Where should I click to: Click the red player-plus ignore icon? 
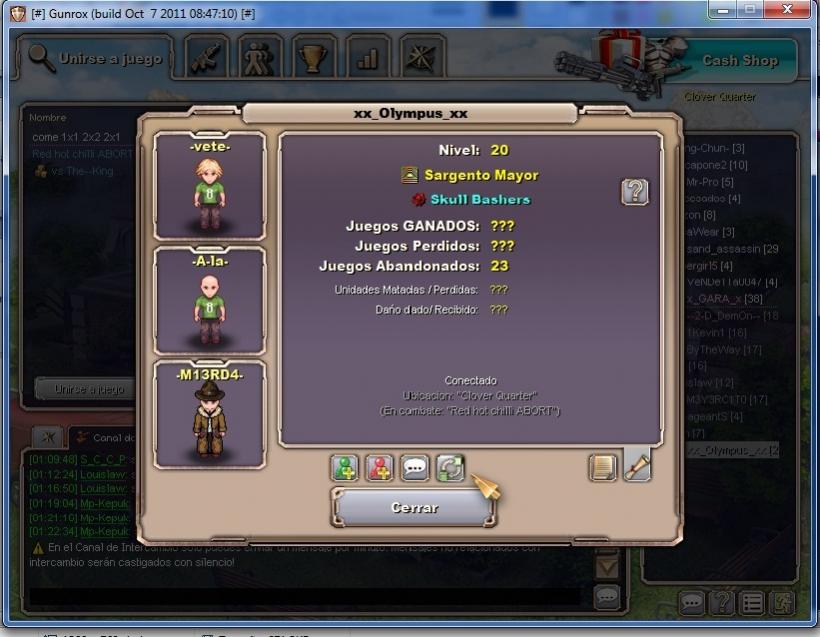(380, 468)
